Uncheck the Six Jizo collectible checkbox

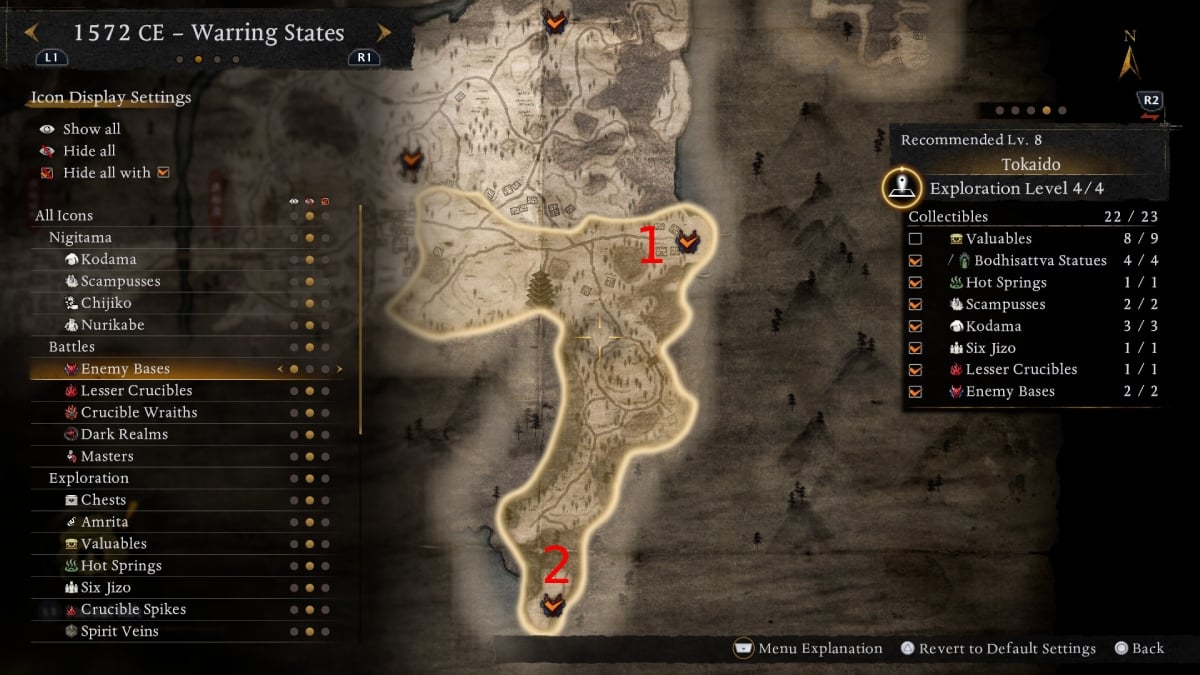(915, 348)
